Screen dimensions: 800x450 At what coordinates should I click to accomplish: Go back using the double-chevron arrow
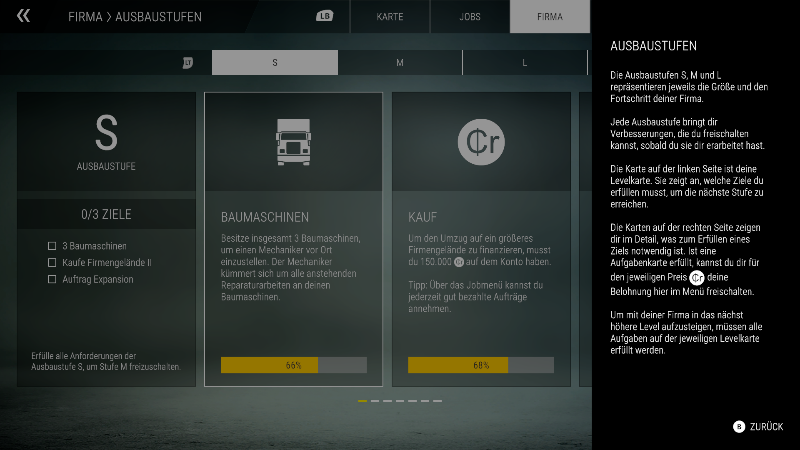(24, 16)
